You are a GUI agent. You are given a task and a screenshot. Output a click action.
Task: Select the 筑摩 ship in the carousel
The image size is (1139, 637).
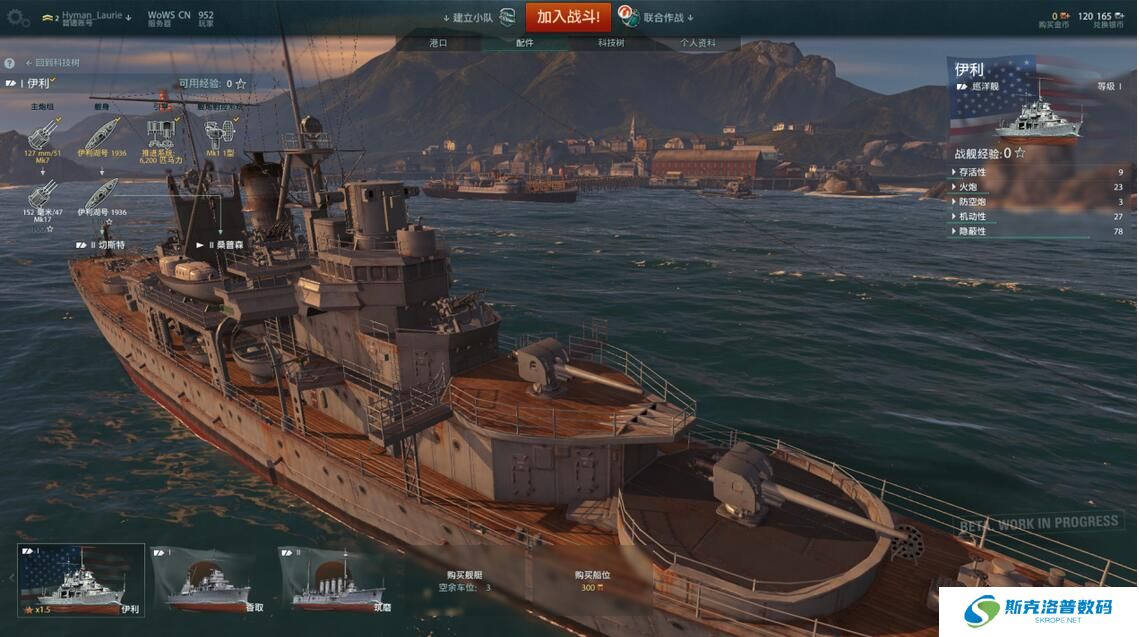tap(336, 579)
